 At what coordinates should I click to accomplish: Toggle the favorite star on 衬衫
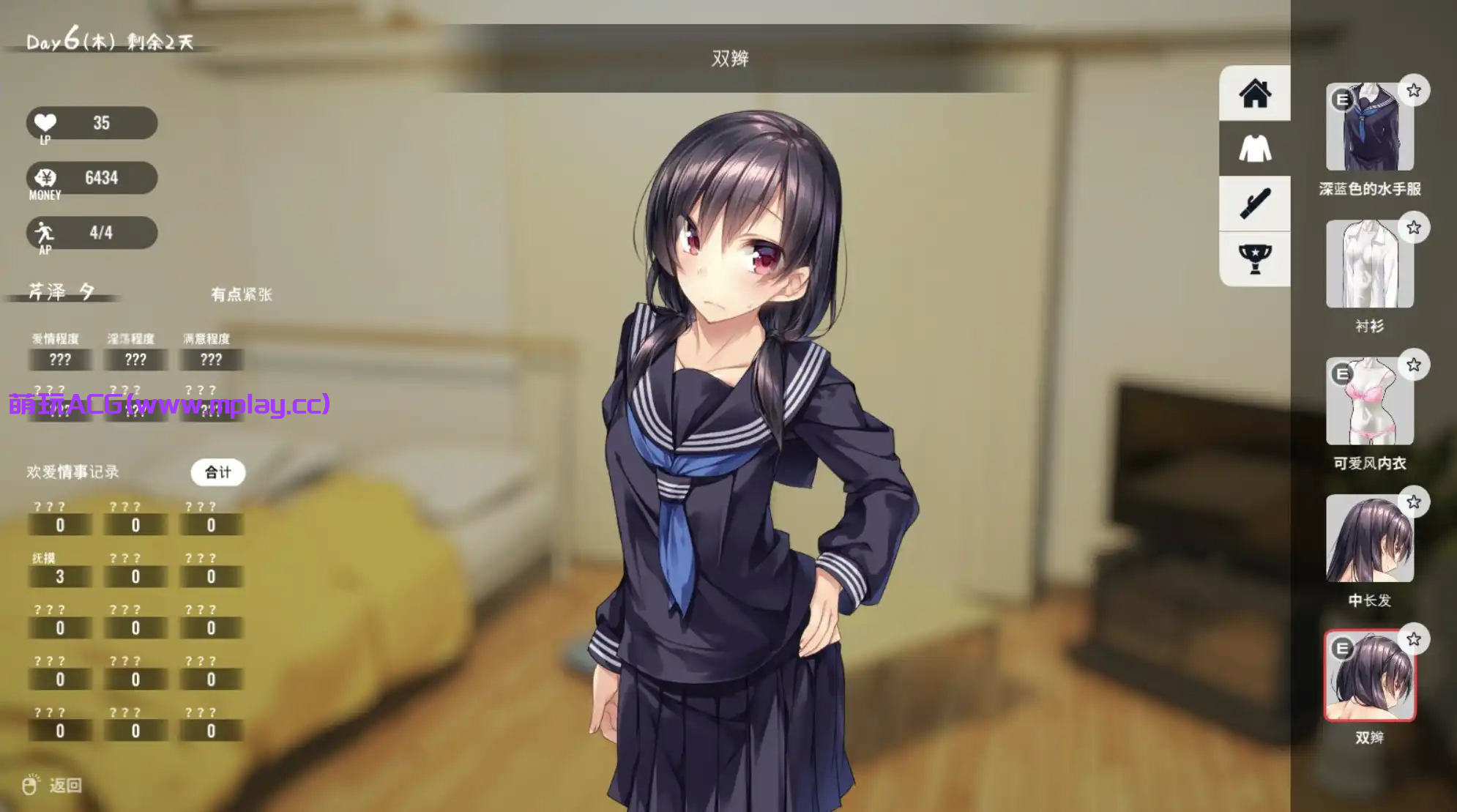pyautogui.click(x=1415, y=228)
